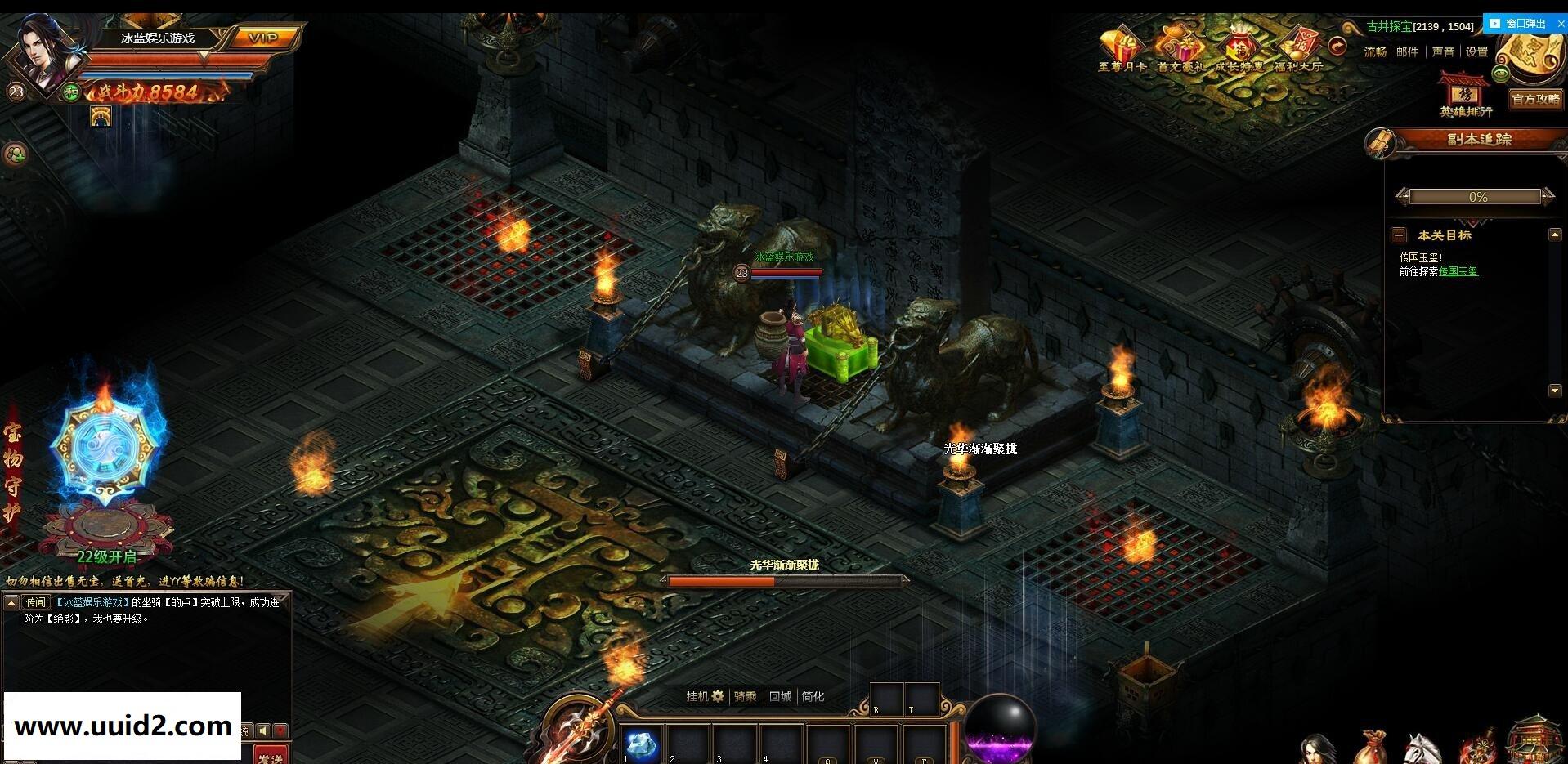Use 回城 return to town

(x=780, y=696)
